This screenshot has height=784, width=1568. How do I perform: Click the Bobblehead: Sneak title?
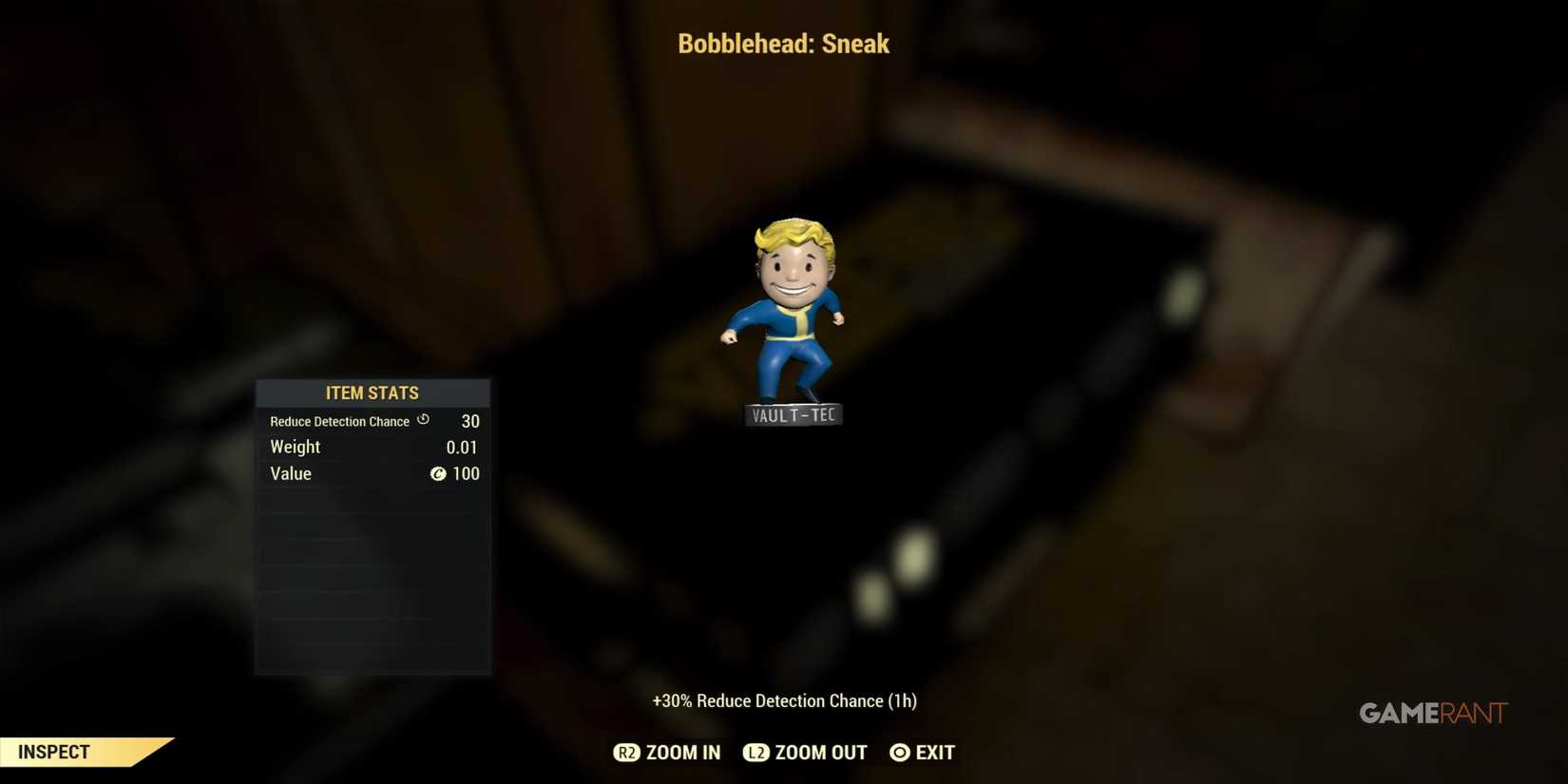783,43
